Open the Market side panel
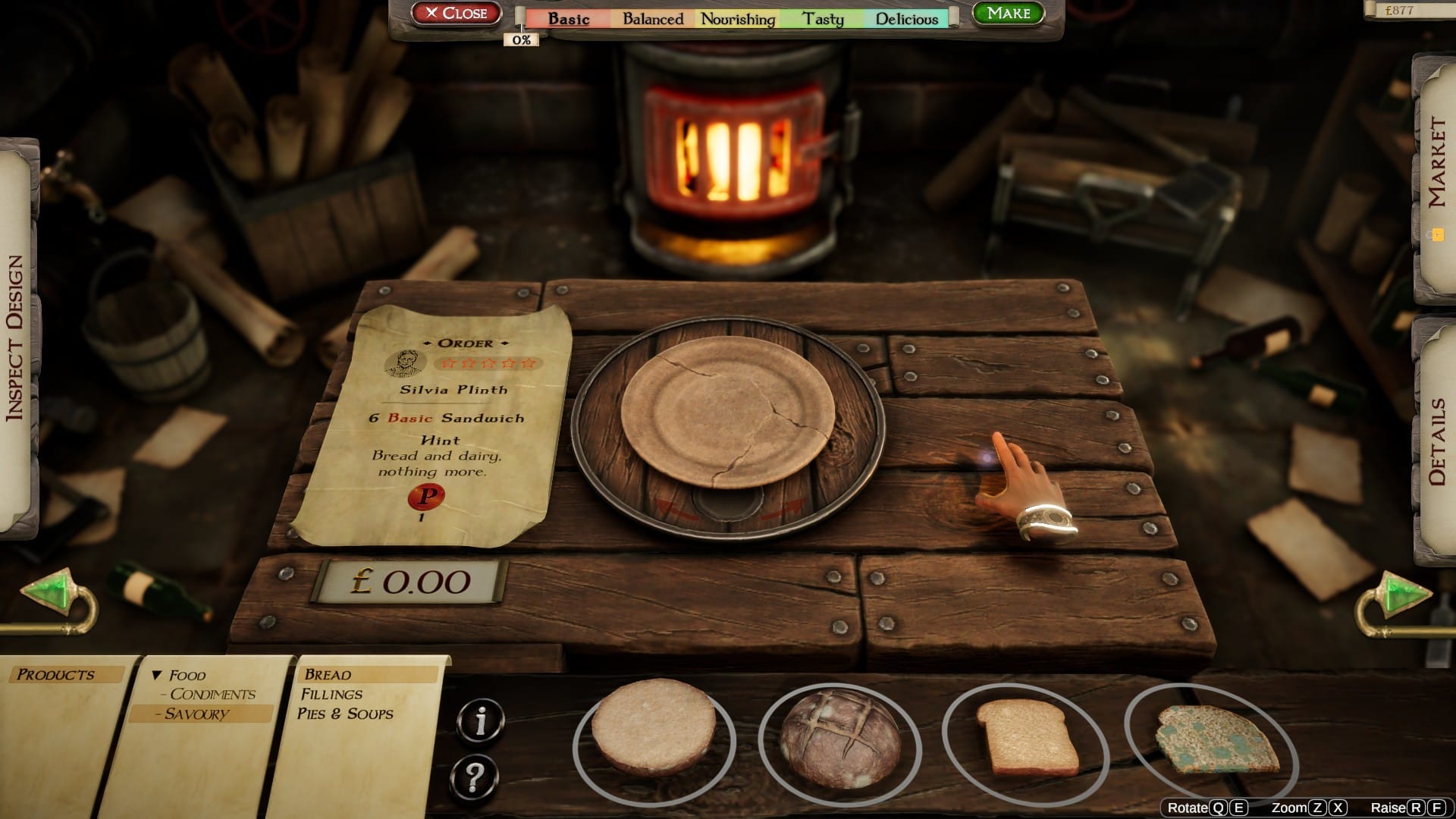The height and width of the screenshot is (819, 1456). click(1437, 163)
